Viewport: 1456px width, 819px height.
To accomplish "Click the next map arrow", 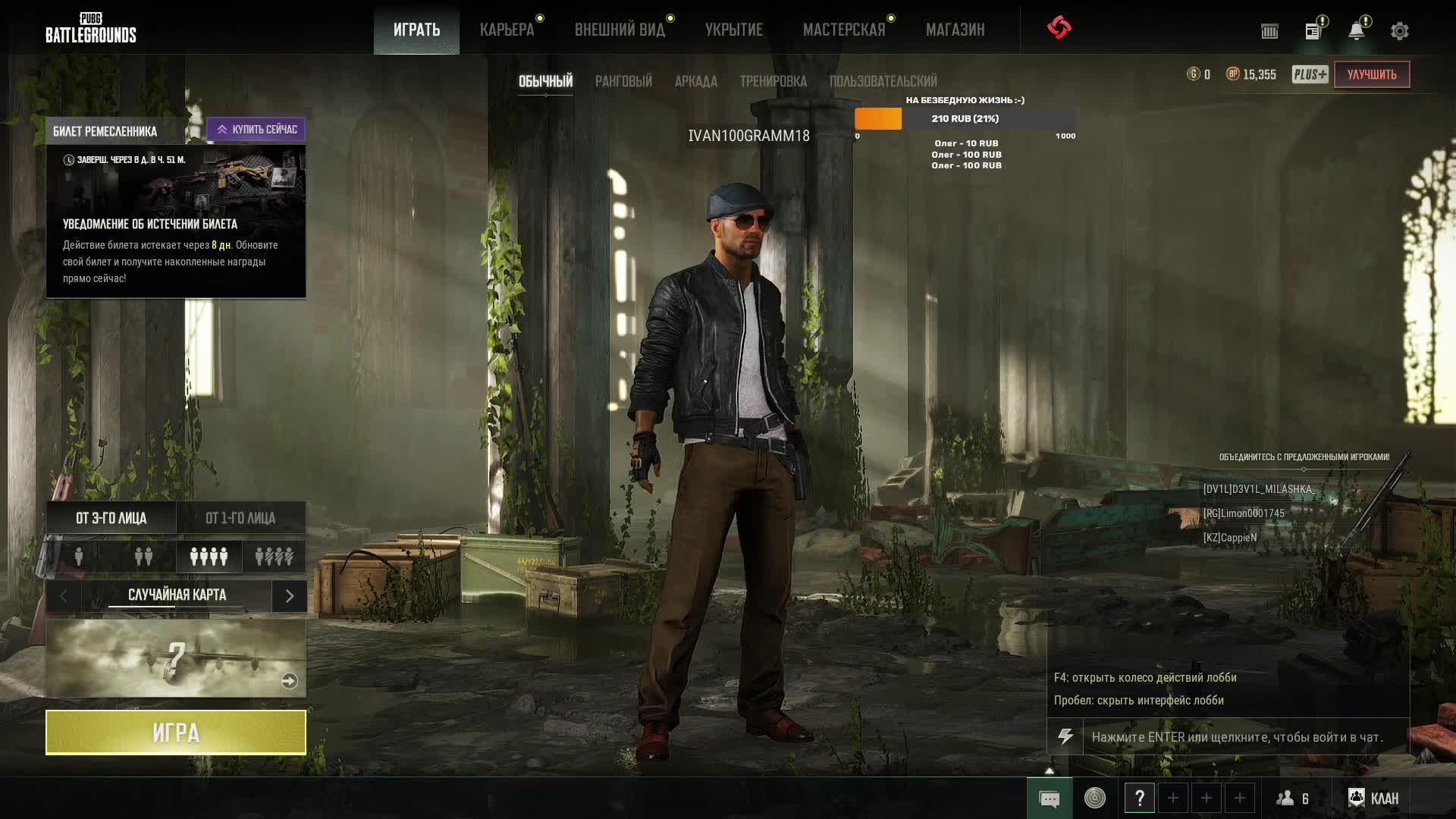I will 289,596.
